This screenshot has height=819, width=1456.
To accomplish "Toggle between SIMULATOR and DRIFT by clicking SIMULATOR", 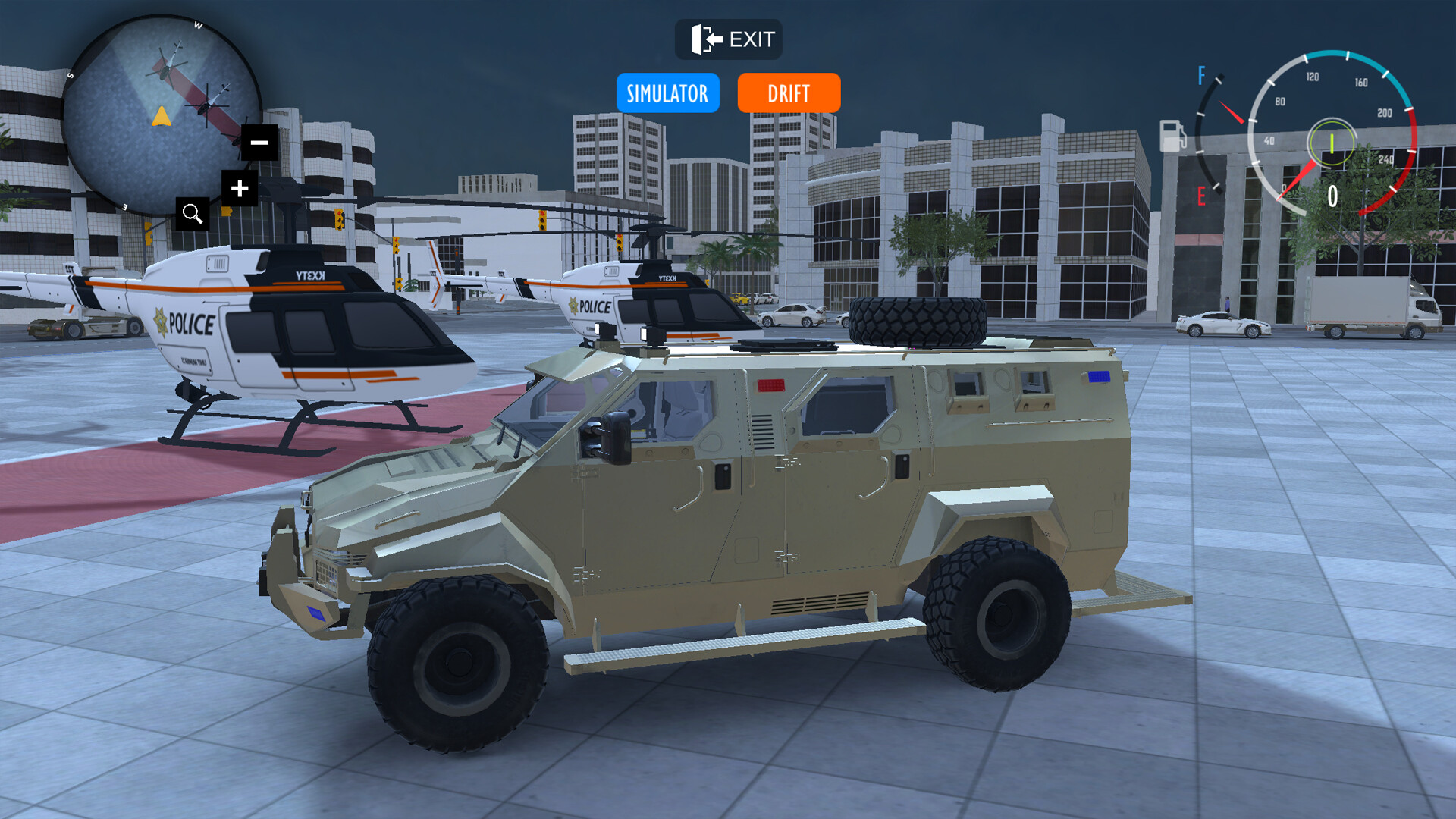I will [667, 93].
